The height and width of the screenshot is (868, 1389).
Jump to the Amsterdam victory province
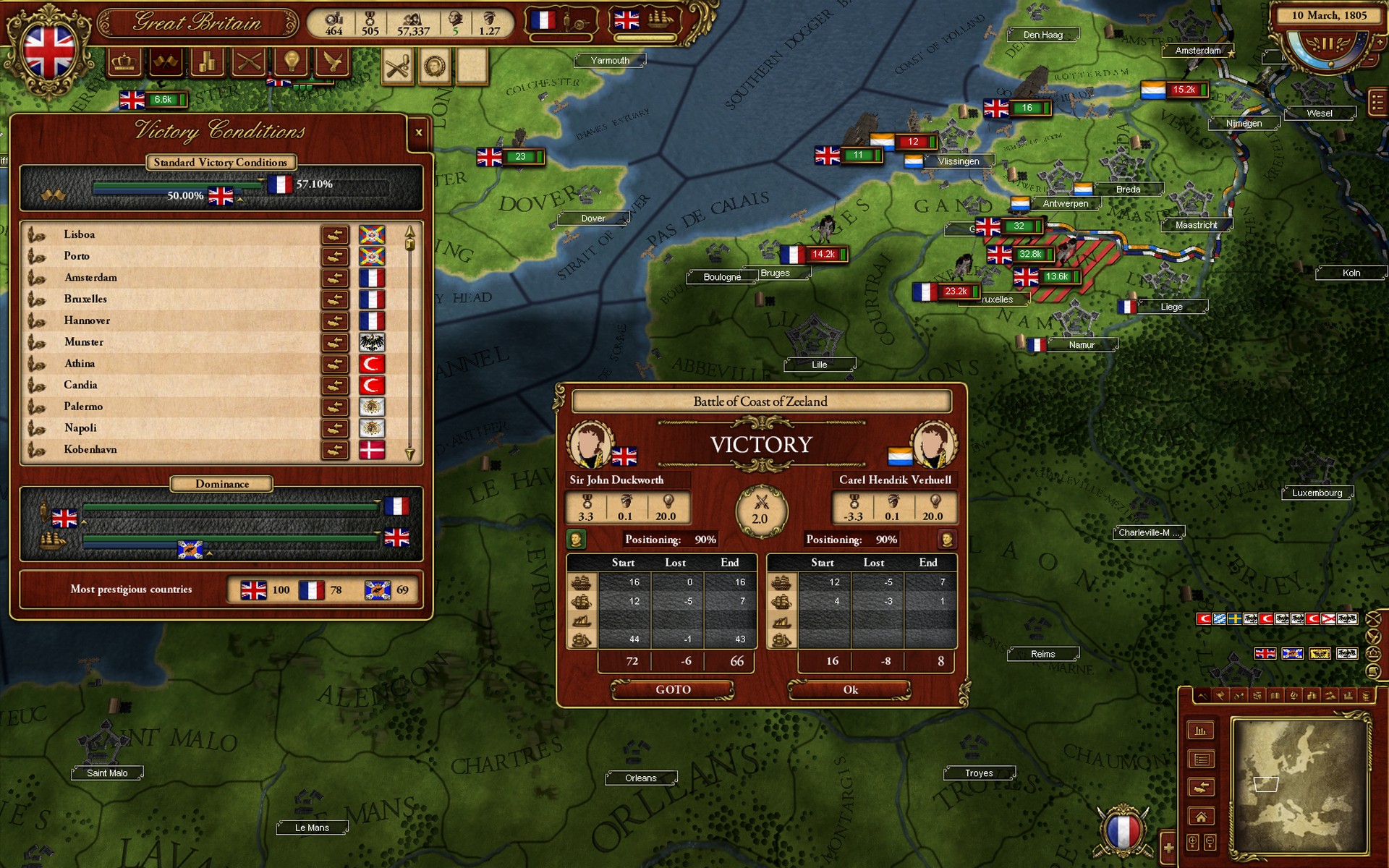(x=335, y=278)
